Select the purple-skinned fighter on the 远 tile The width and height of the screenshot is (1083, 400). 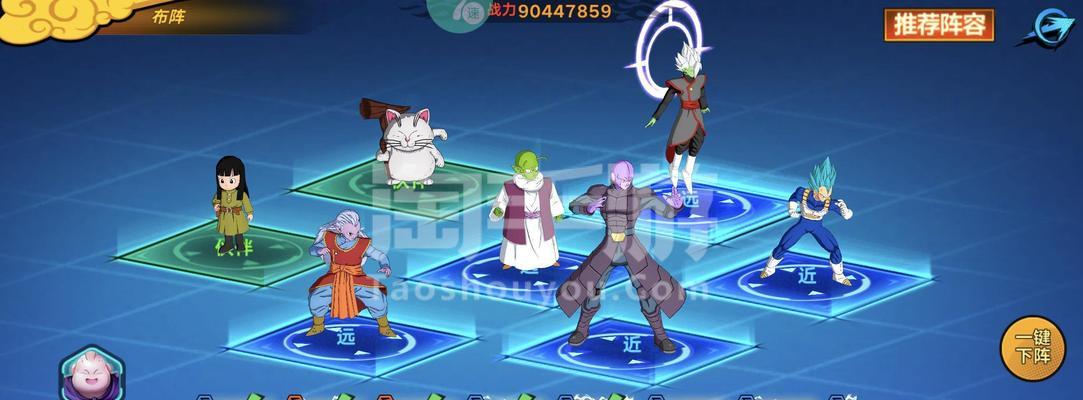point(350,270)
